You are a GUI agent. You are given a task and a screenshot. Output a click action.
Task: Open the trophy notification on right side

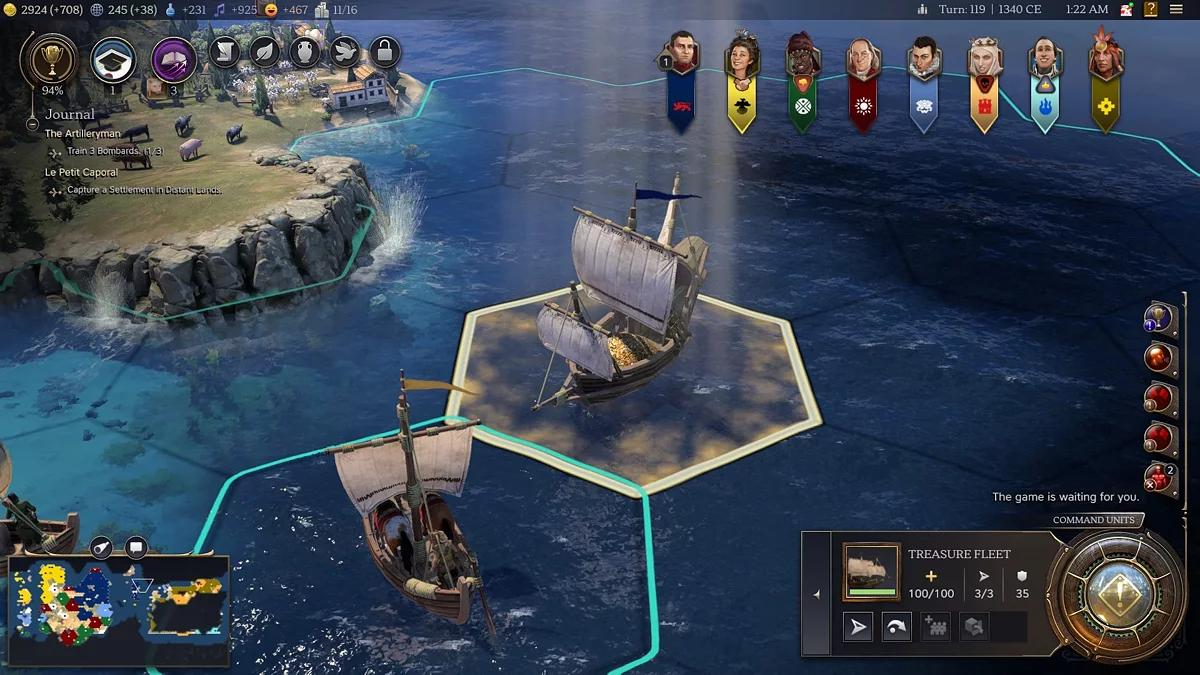[1157, 319]
